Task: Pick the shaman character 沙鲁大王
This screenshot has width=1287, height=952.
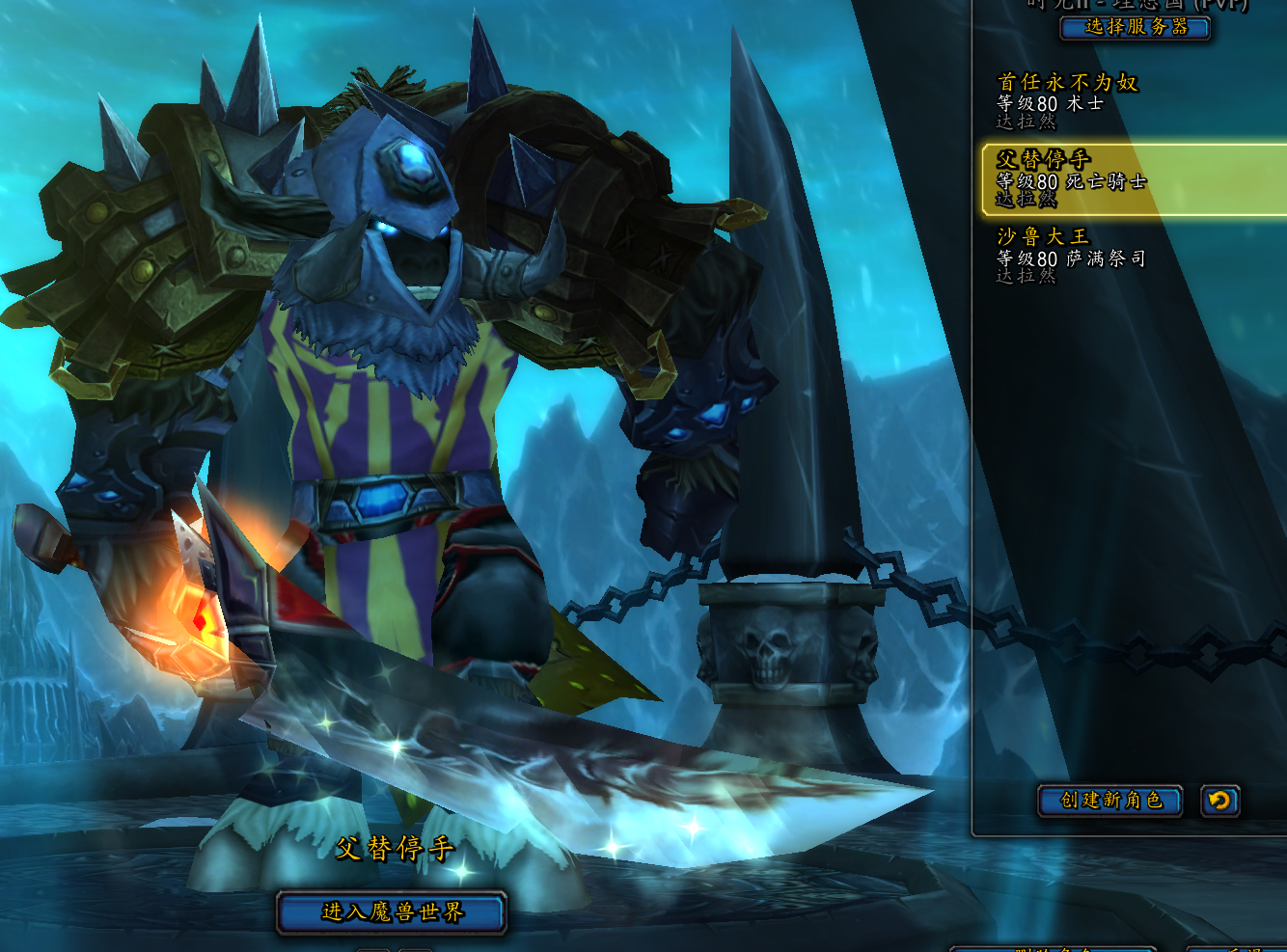Action: click(x=1071, y=257)
